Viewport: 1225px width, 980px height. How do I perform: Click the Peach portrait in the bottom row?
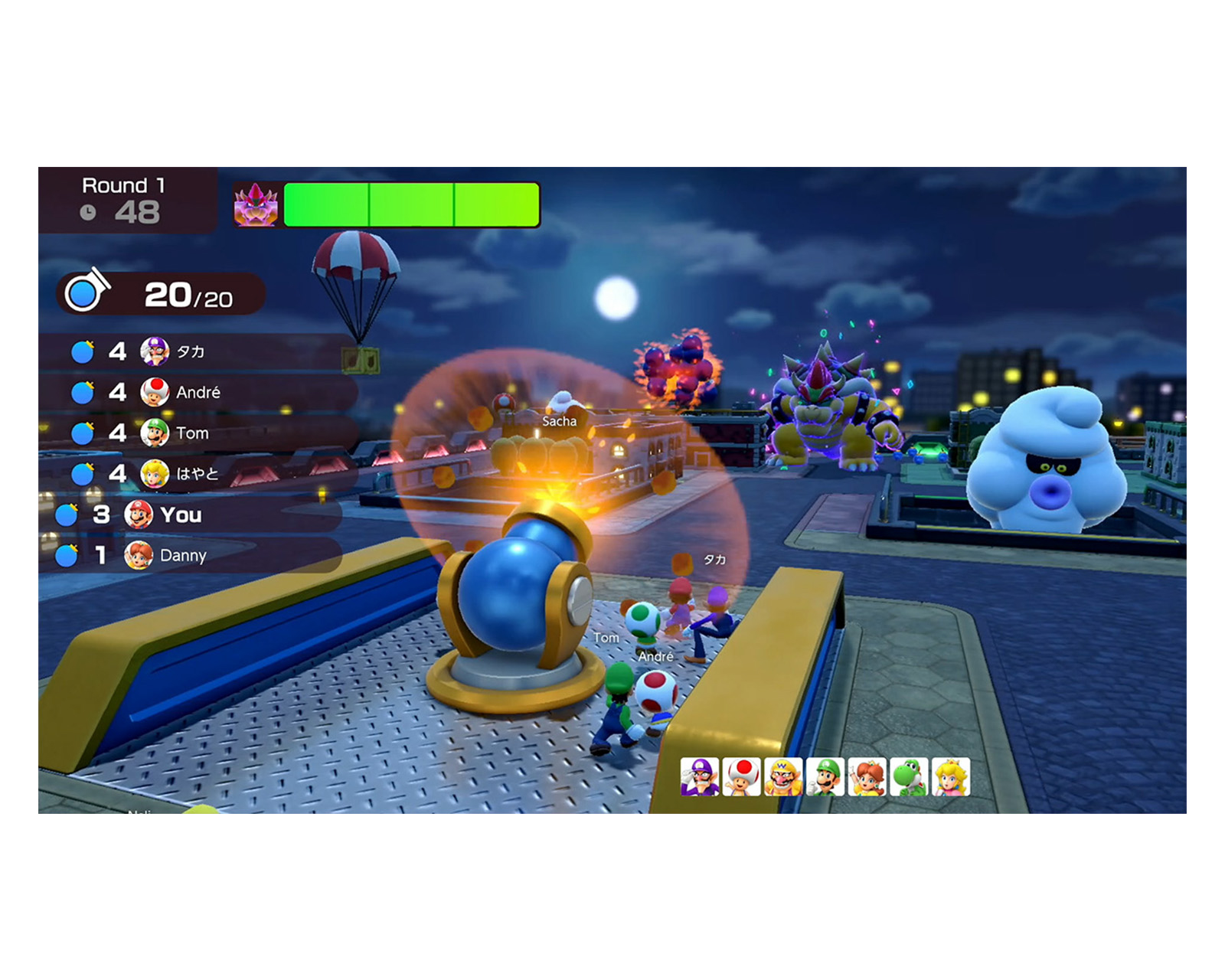click(951, 777)
